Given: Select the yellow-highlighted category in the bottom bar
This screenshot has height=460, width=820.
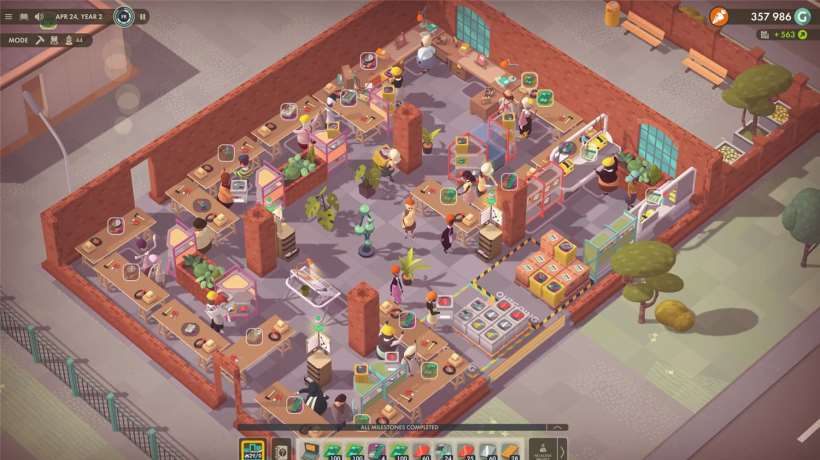Looking at the screenshot, I should [x=253, y=449].
